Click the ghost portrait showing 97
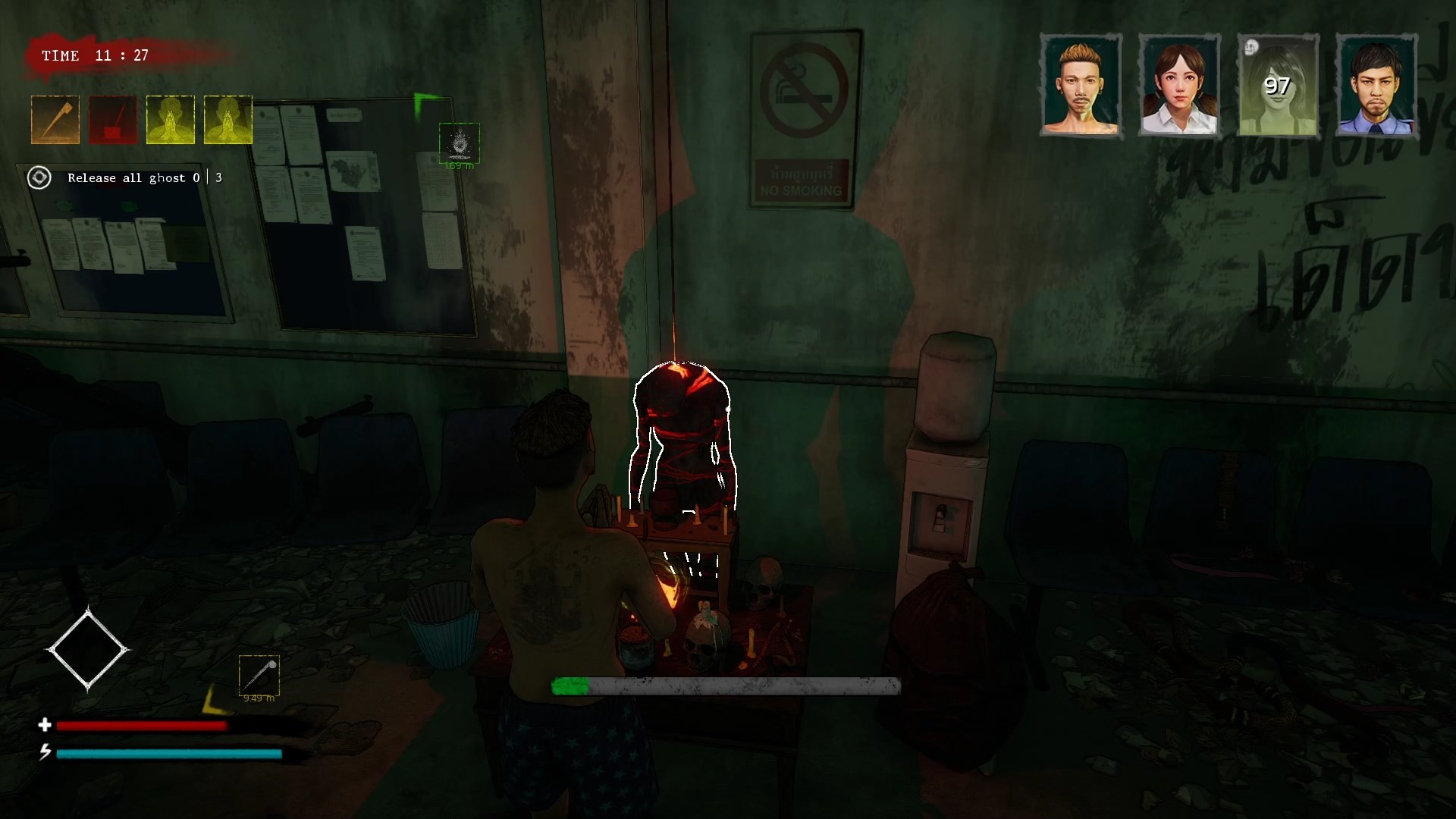This screenshot has height=819, width=1456. click(1278, 85)
